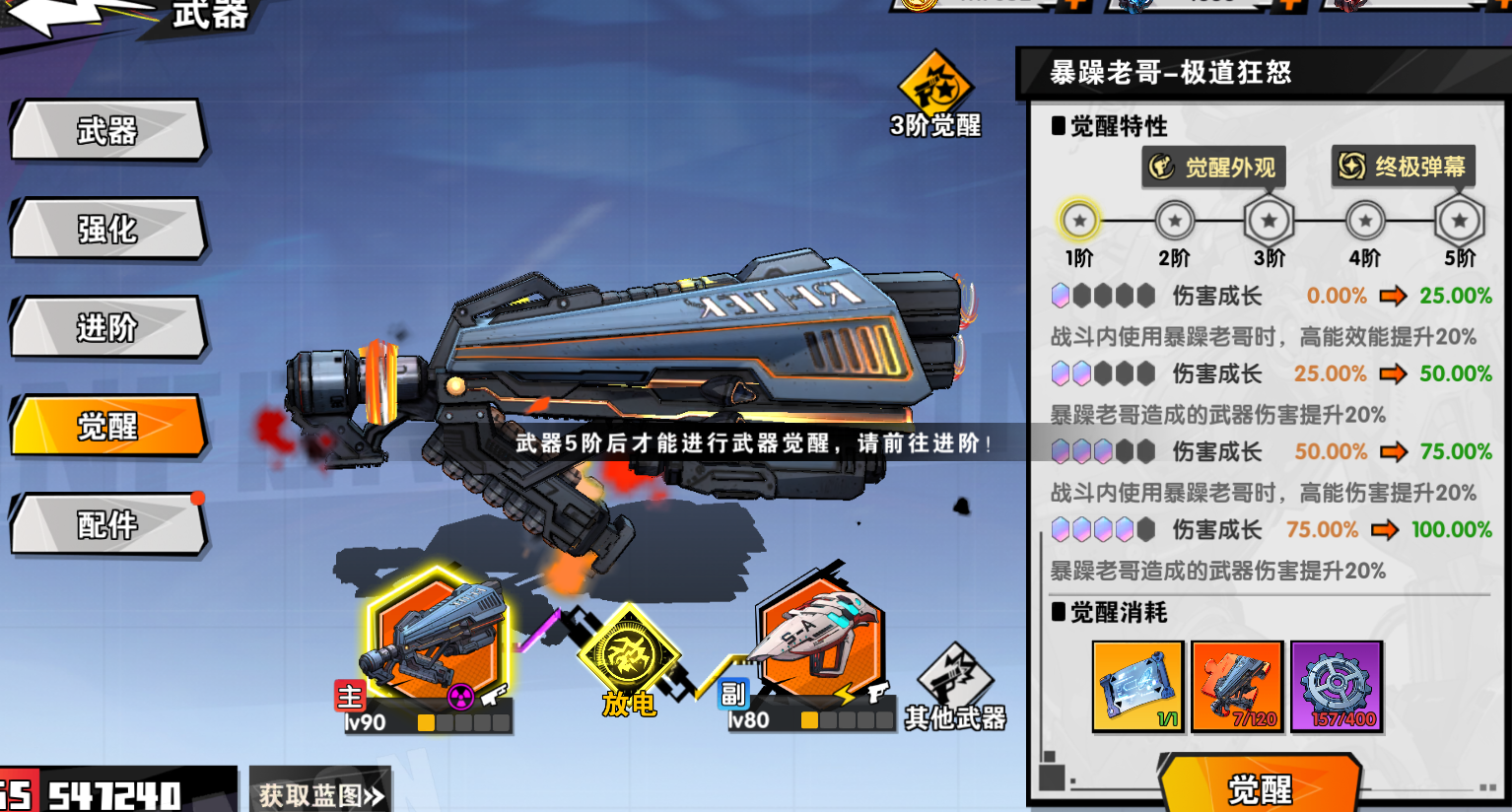Select the 1阶 awakening stage node
1512x812 pixels.
(x=1079, y=220)
